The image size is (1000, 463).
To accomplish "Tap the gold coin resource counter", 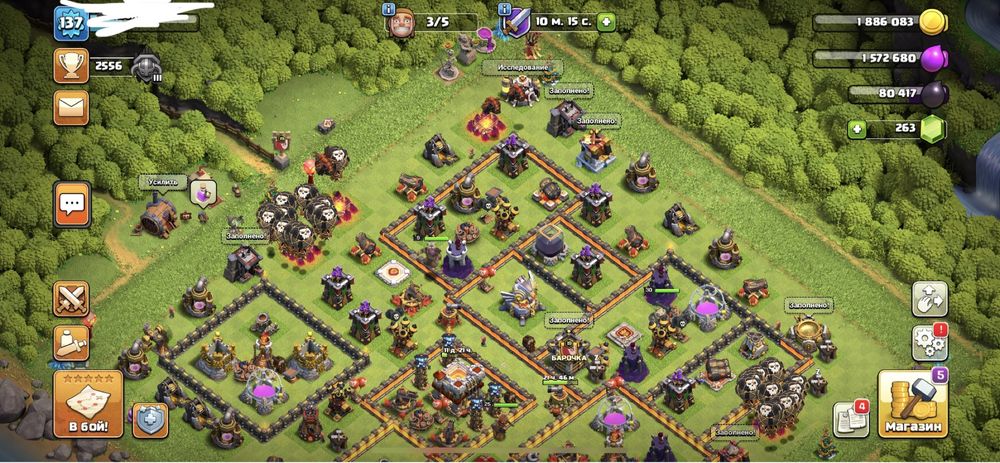I will [x=932, y=22].
